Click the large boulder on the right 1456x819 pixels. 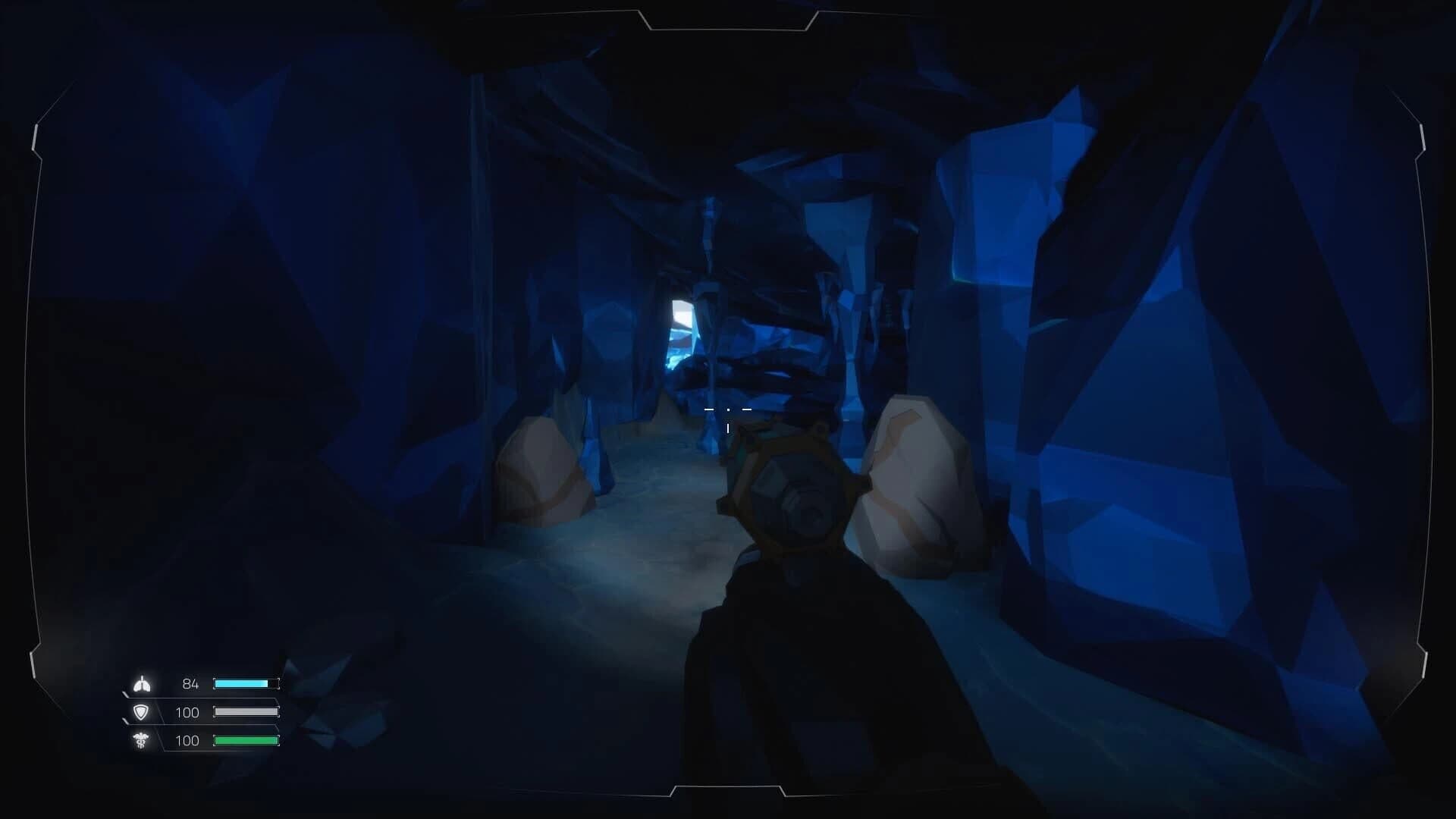pyautogui.click(x=910, y=485)
